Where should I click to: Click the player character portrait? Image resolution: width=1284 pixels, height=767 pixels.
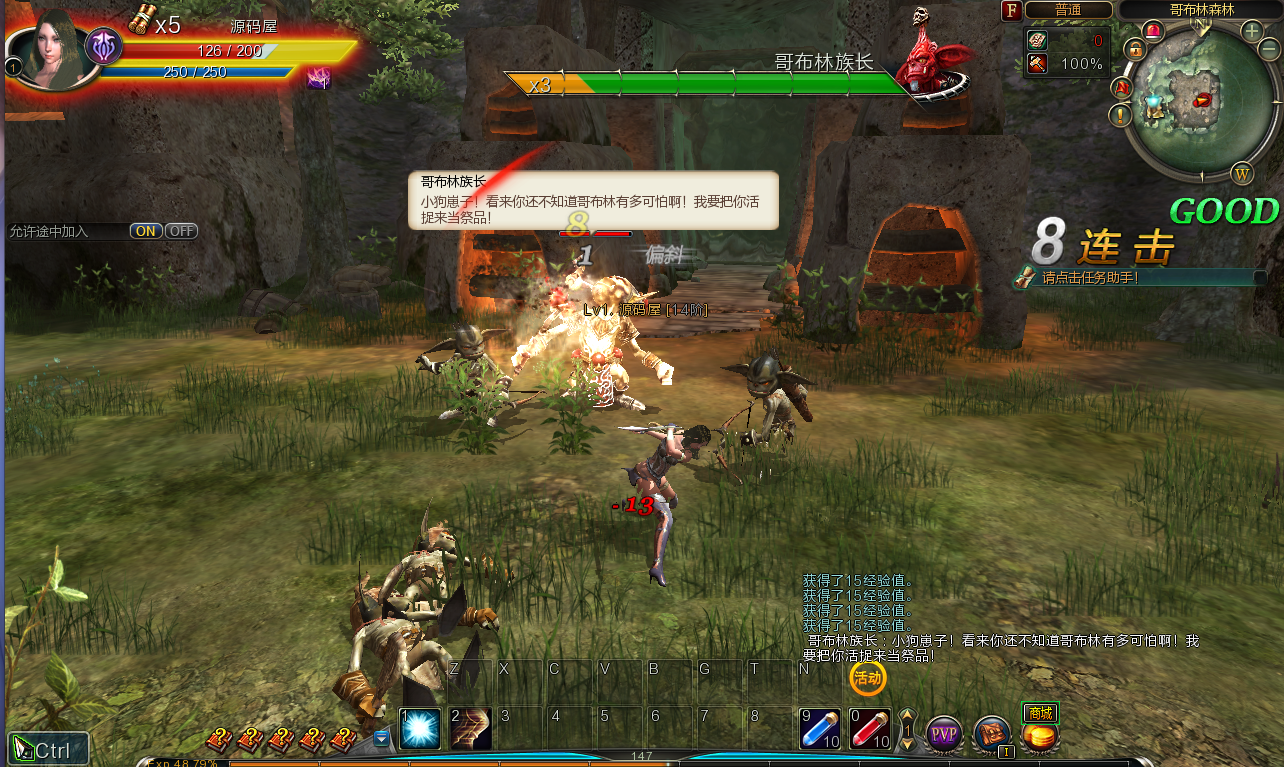click(46, 48)
